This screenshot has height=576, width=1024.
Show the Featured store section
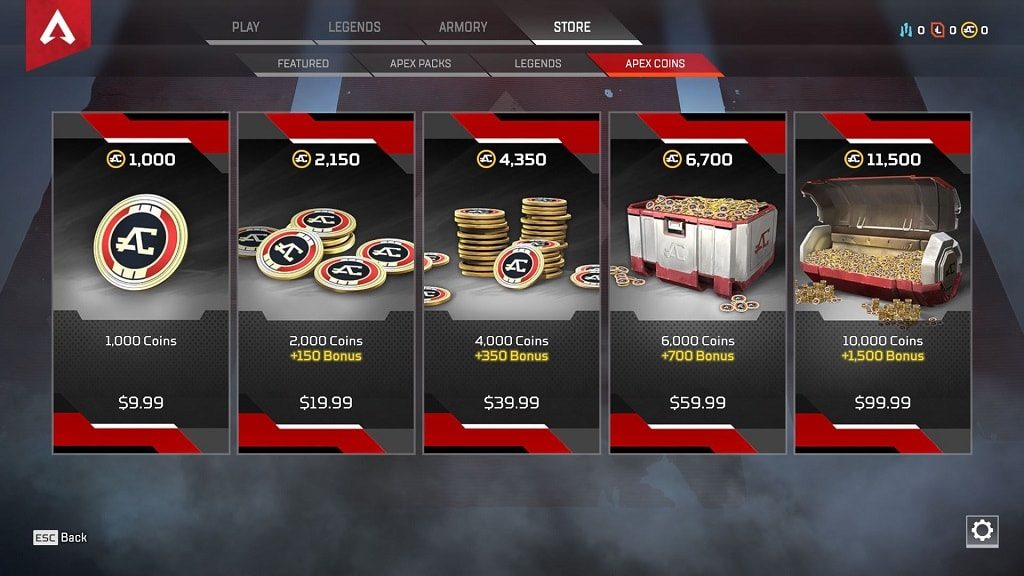(303, 64)
